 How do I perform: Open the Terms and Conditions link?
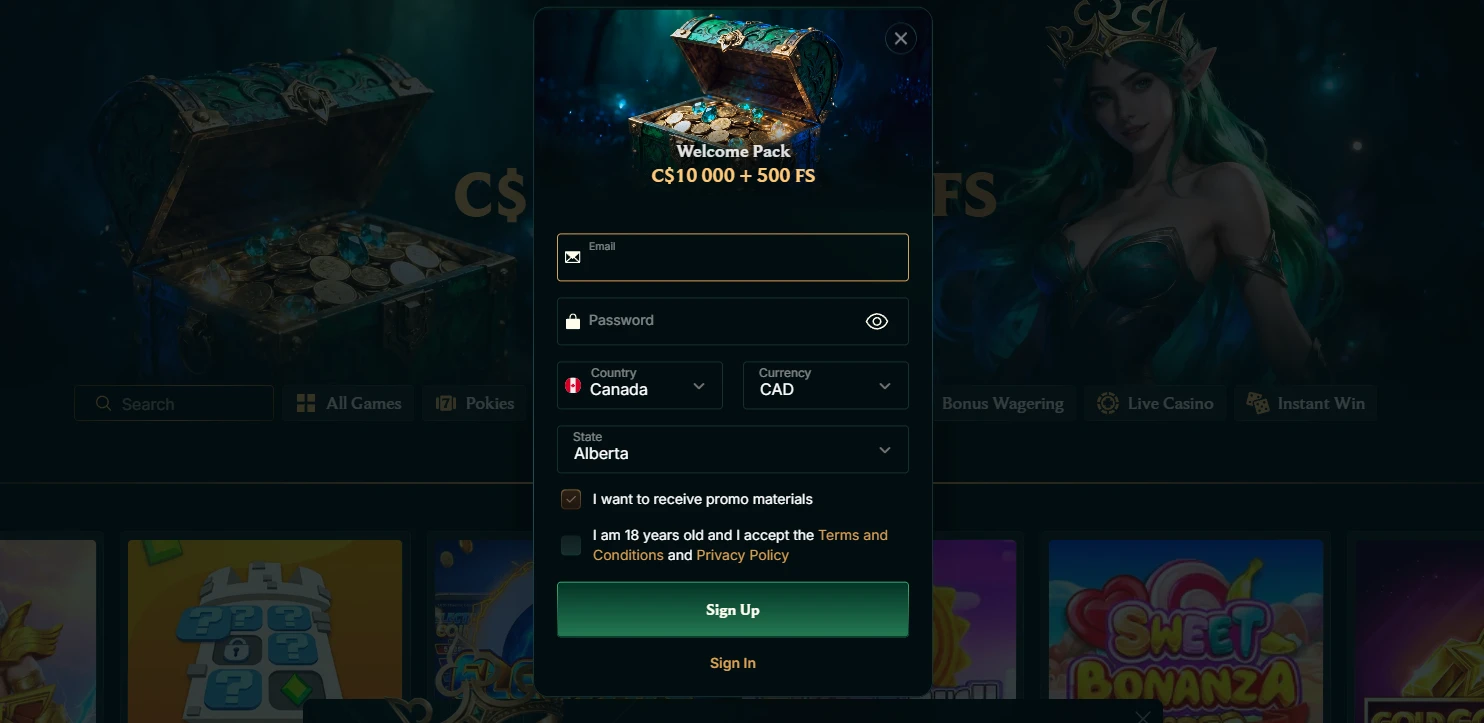pyautogui.click(x=852, y=536)
